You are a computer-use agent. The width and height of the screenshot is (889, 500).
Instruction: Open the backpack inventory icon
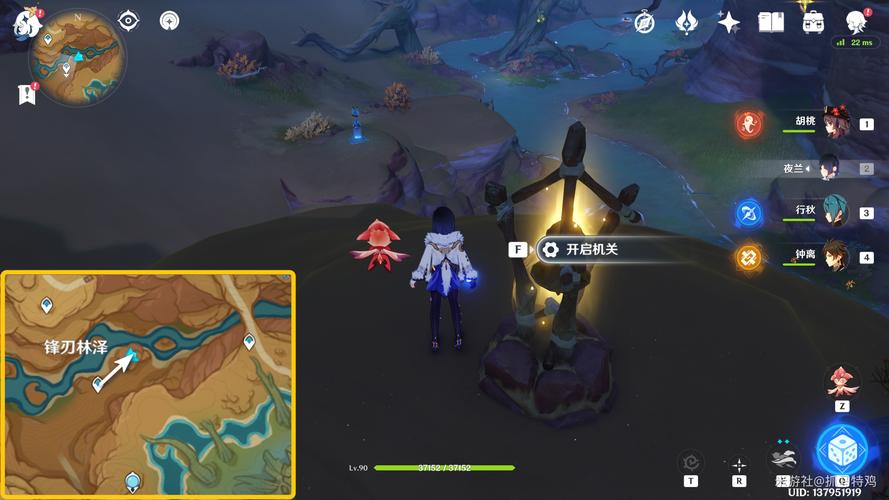coord(813,22)
